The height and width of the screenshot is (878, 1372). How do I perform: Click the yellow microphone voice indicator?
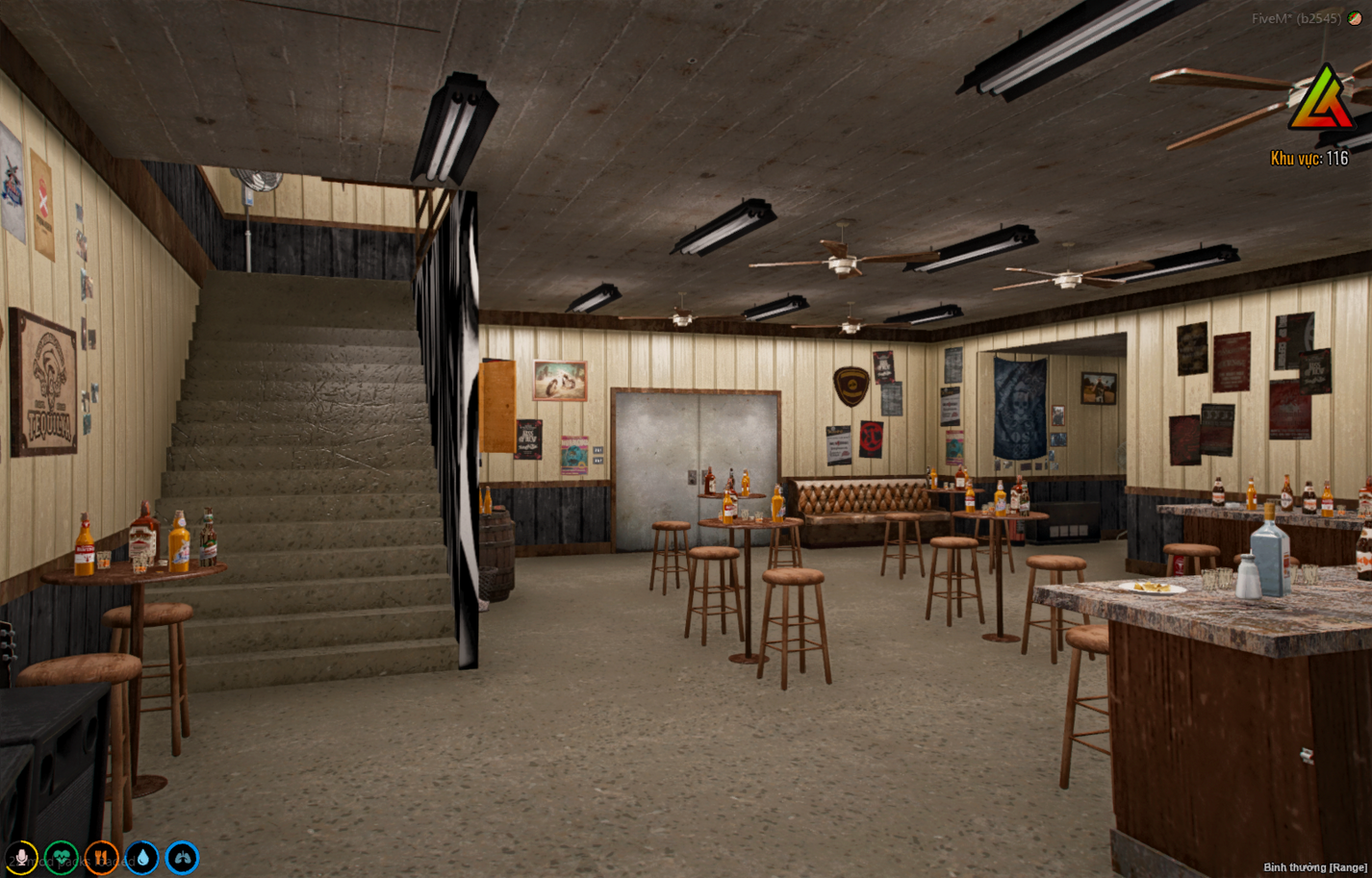(21, 857)
